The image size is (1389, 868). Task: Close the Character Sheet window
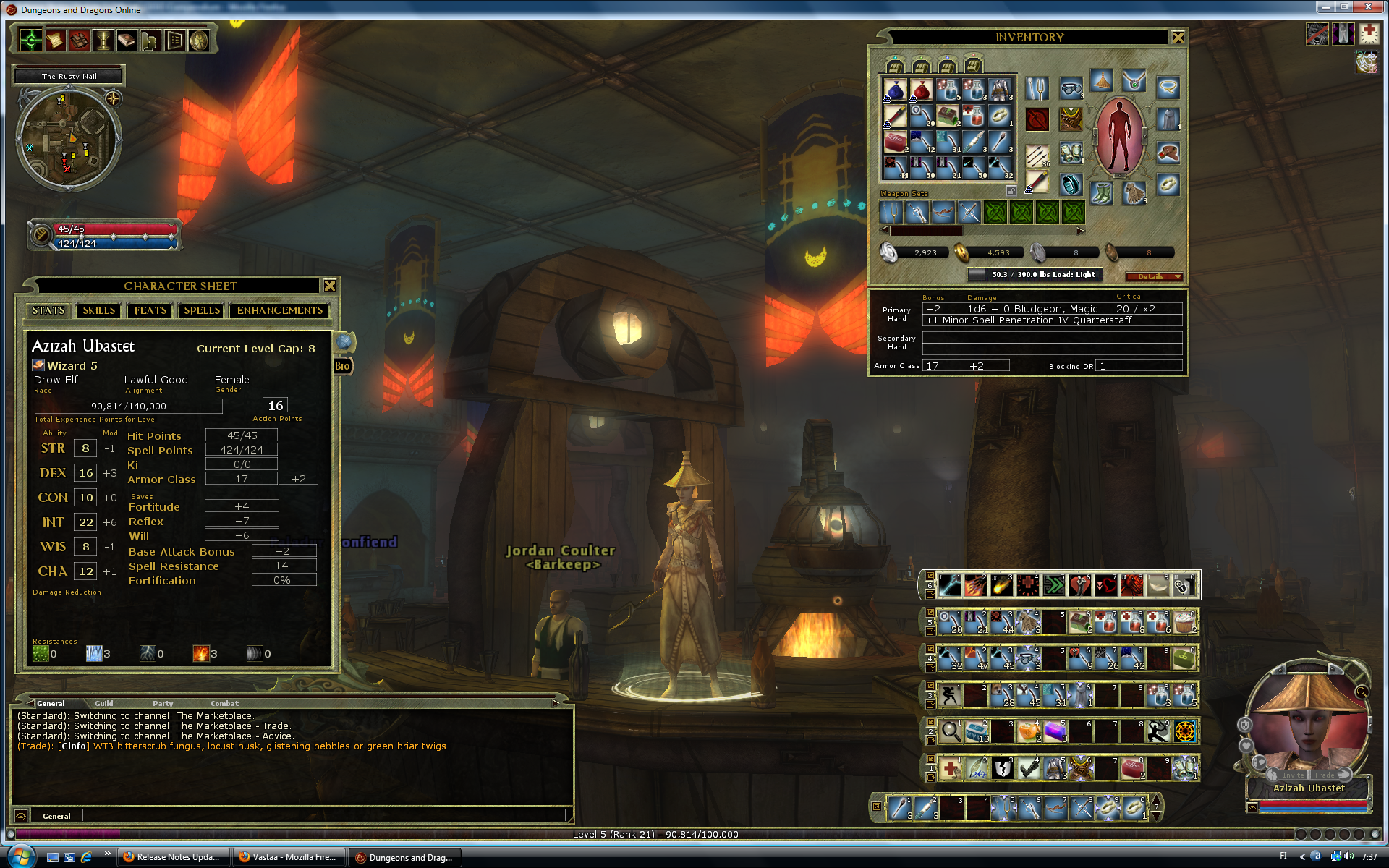point(330,286)
